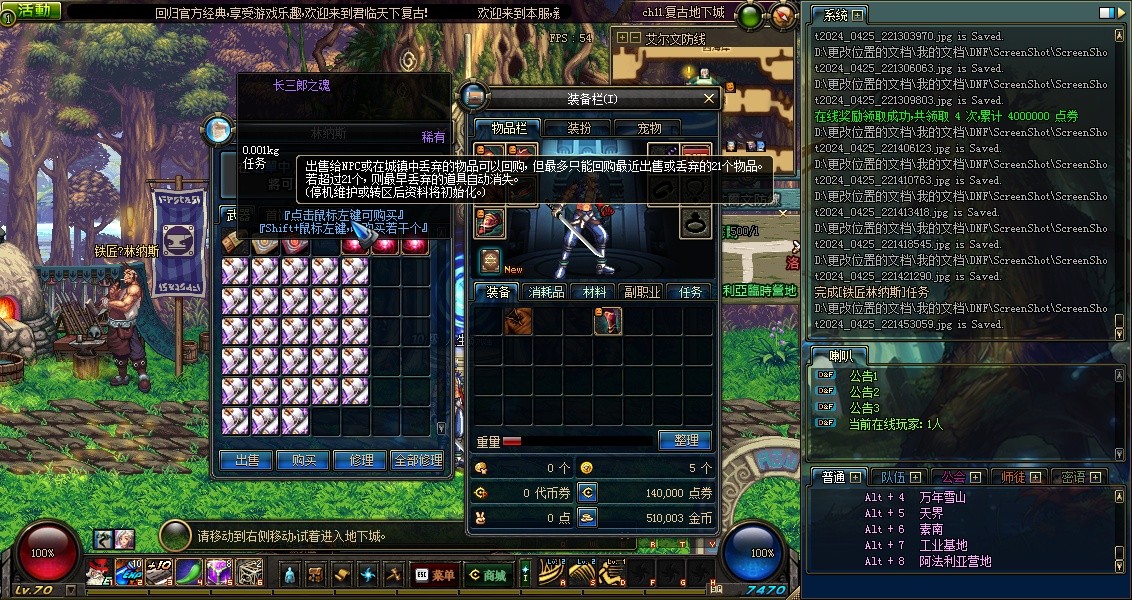The height and width of the screenshot is (600, 1132).
Task: Choose 全部修理 repair all
Action: (417, 460)
